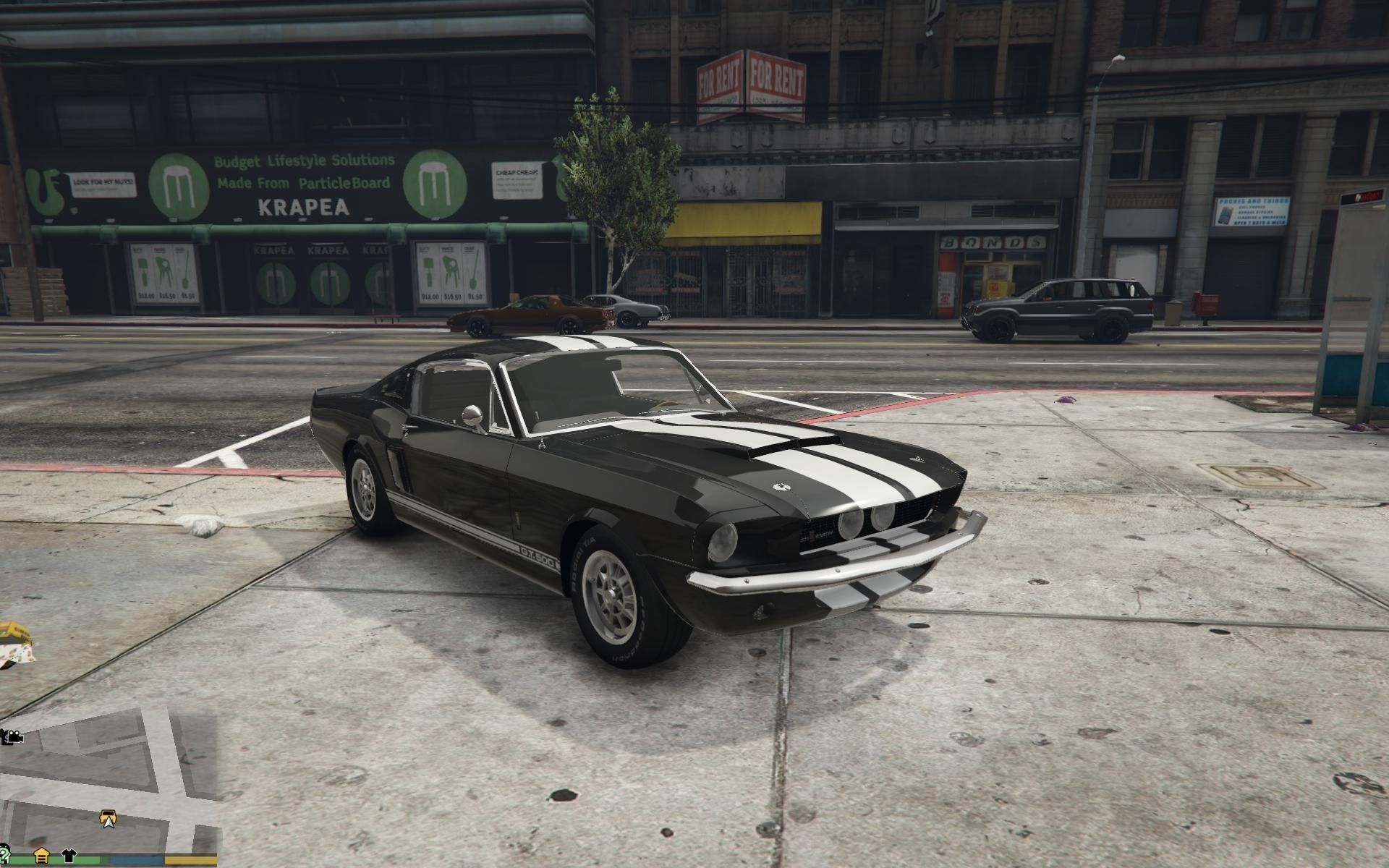Click the black t-shirt clothing store icon
The image size is (1389, 868).
69,856
